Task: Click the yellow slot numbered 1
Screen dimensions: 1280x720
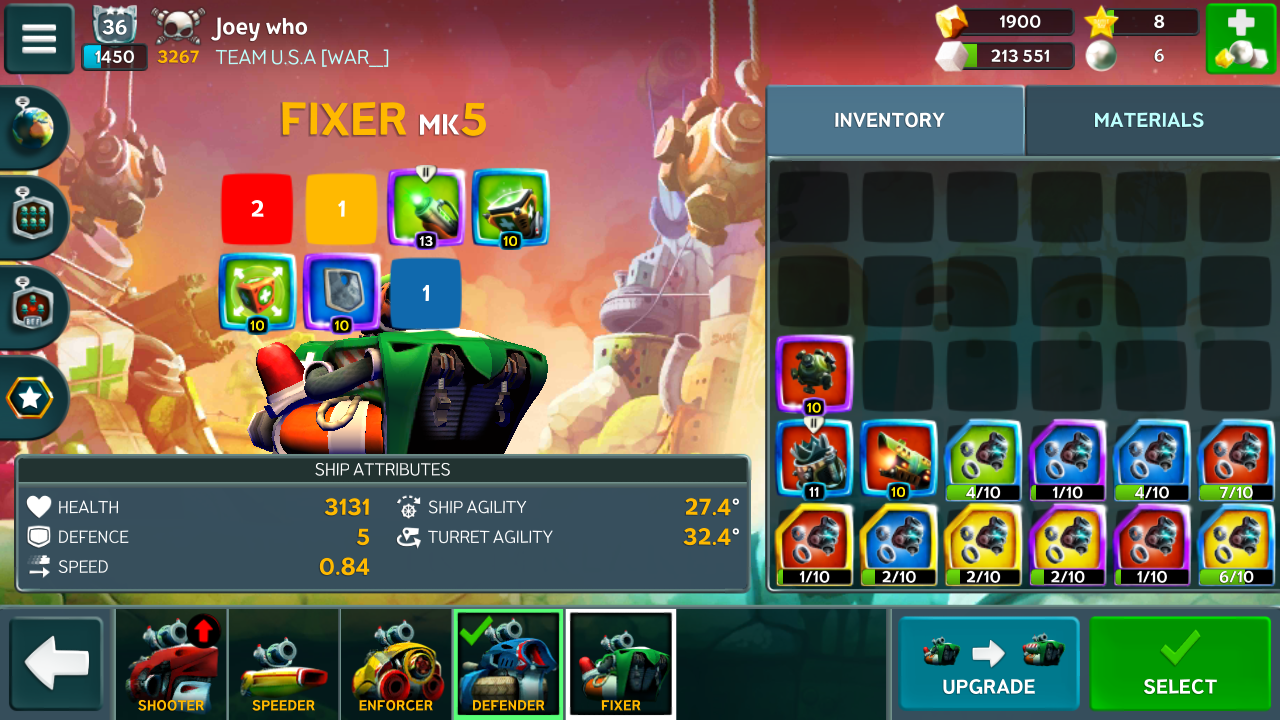Action: click(341, 209)
